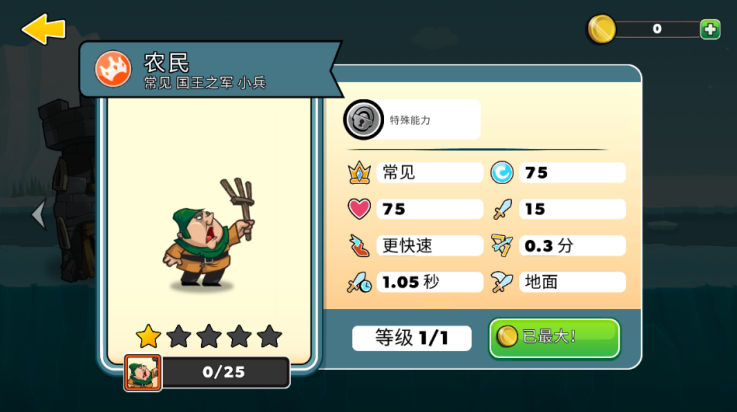The image size is (737, 412).
Task: Click the green 已最大! upgrade button
Action: click(554, 338)
